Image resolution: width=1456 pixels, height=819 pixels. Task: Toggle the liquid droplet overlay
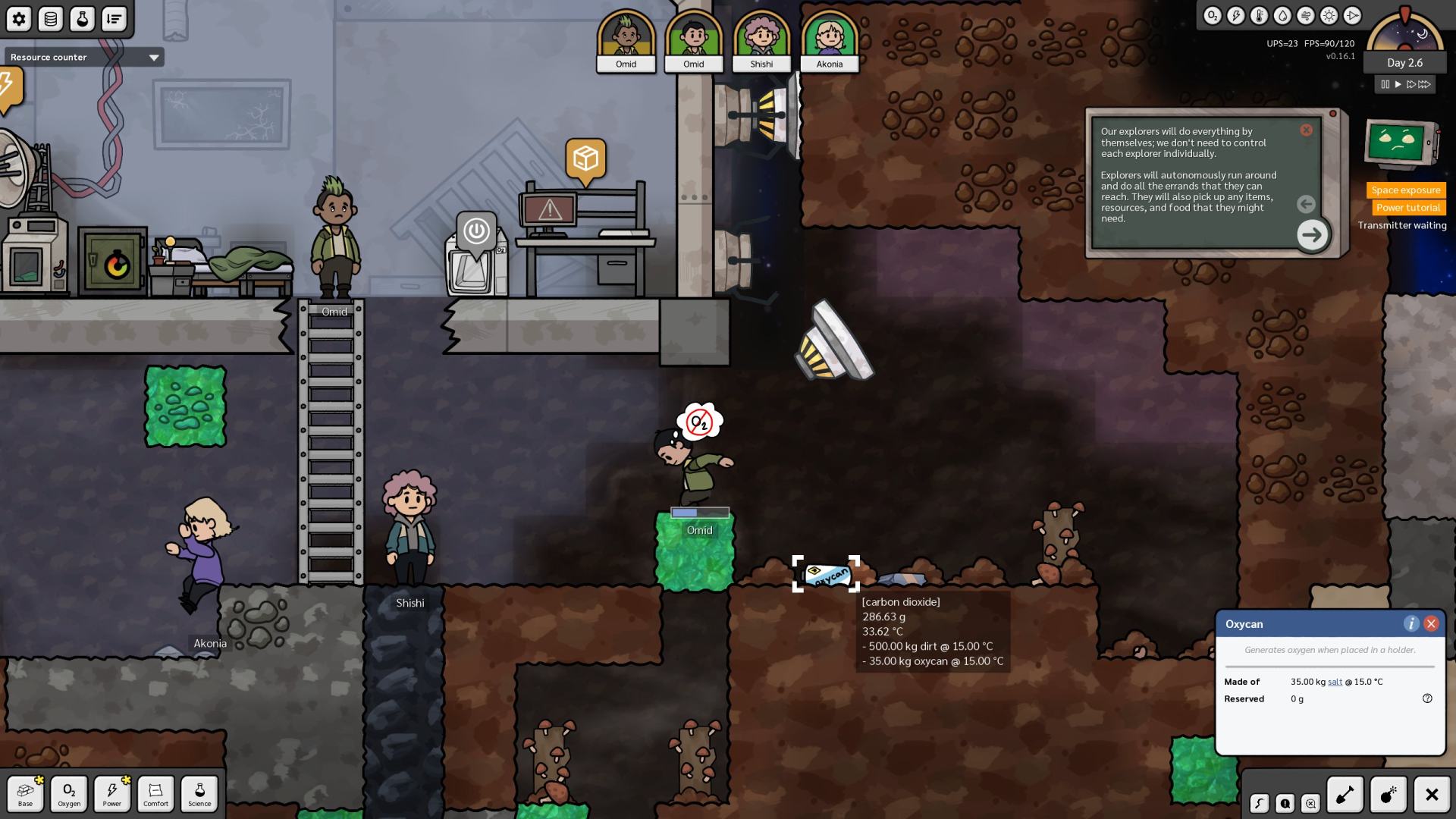(1282, 16)
